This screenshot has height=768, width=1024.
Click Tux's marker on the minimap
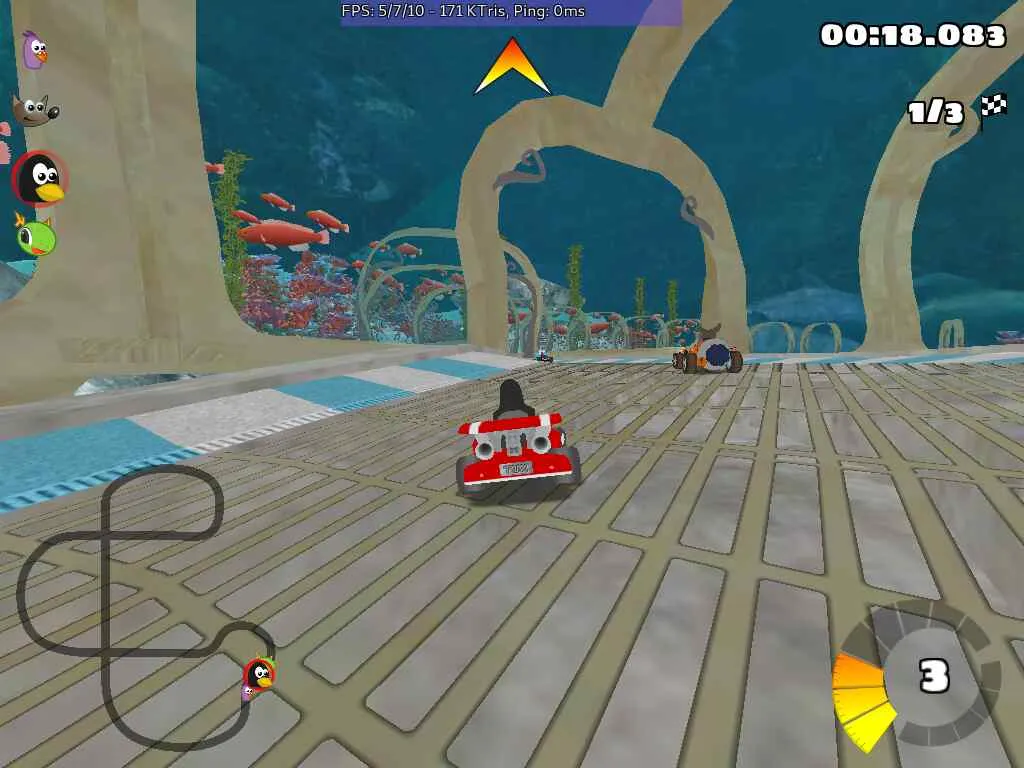(260, 674)
